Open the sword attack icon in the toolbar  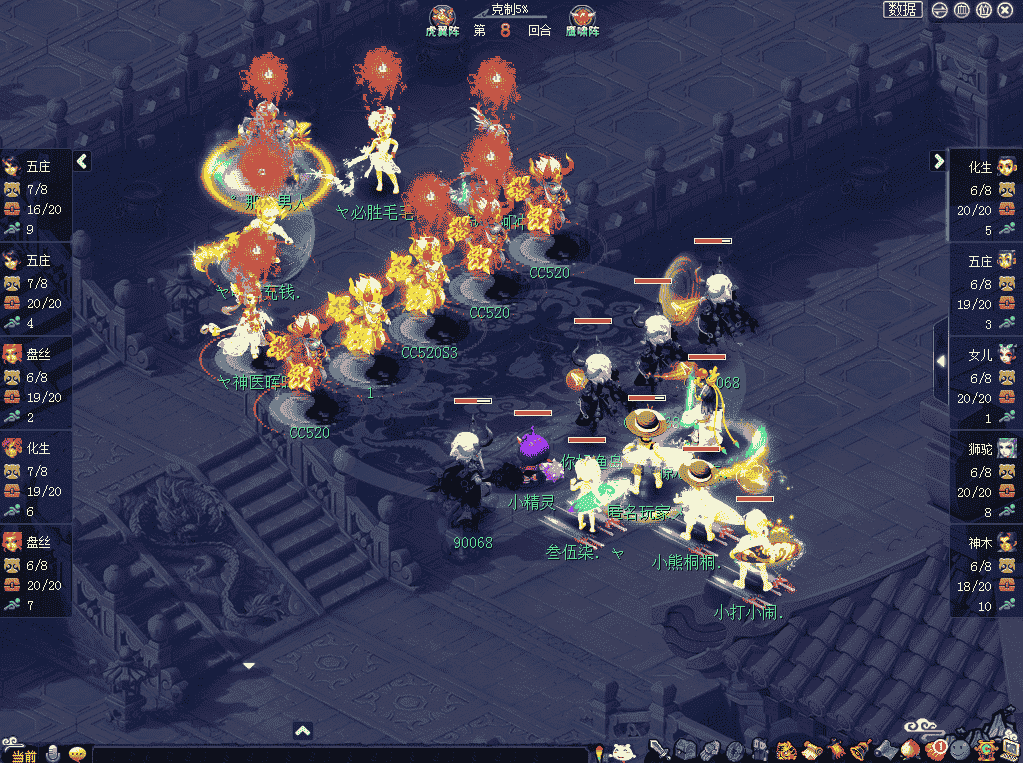[659, 750]
